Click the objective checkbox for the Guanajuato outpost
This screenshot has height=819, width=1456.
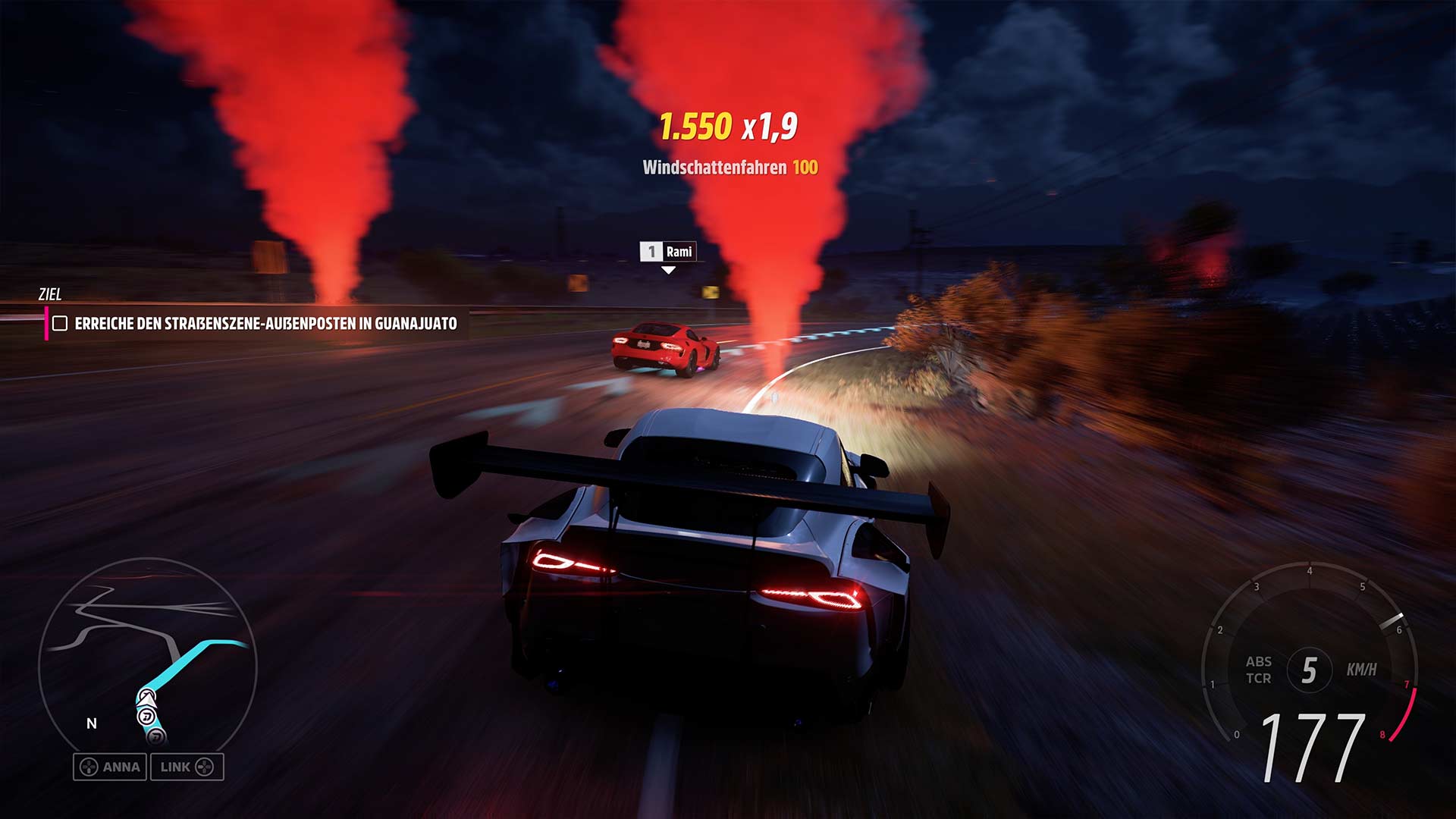(x=60, y=324)
